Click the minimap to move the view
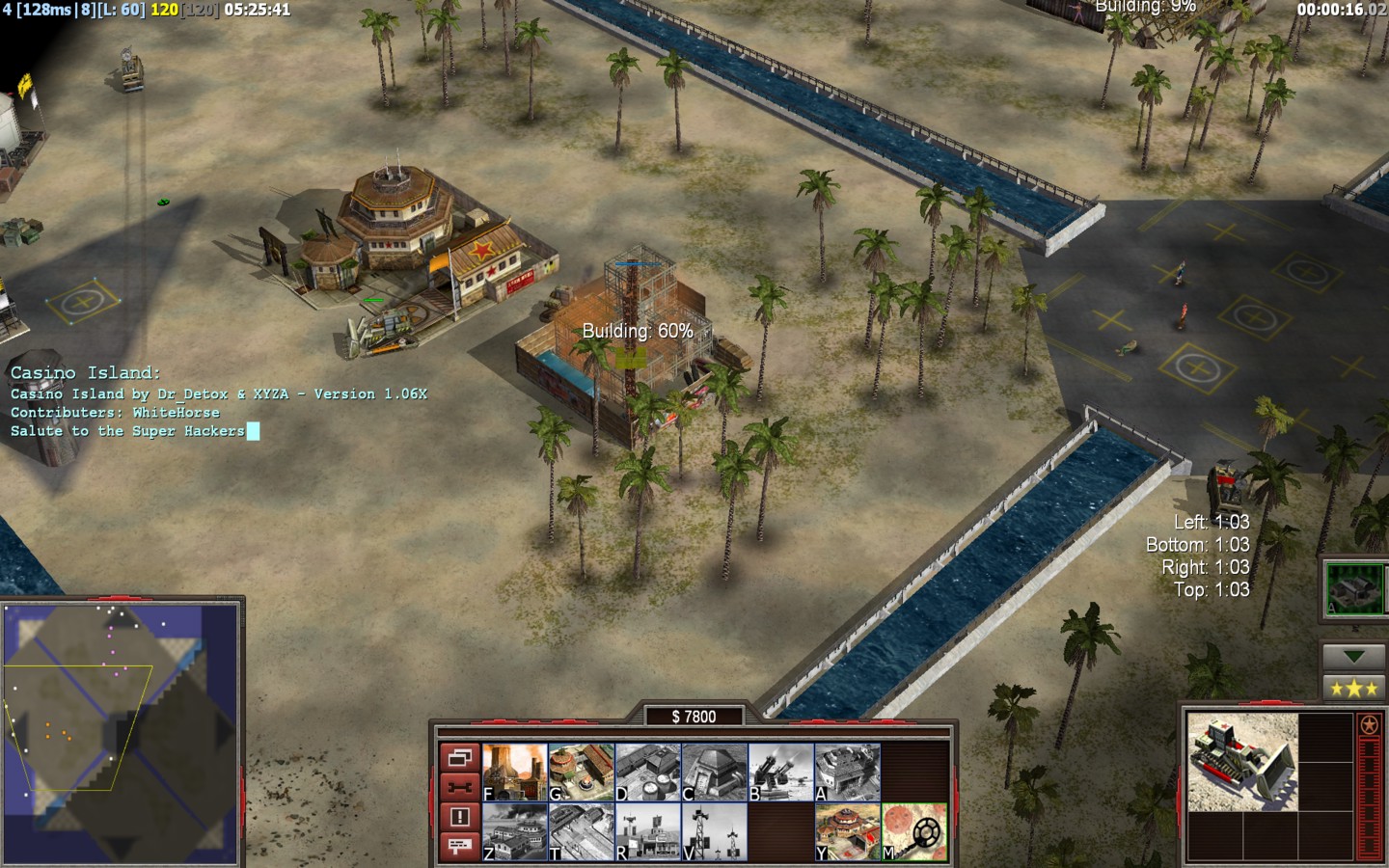The width and height of the screenshot is (1389, 868). (x=121, y=733)
